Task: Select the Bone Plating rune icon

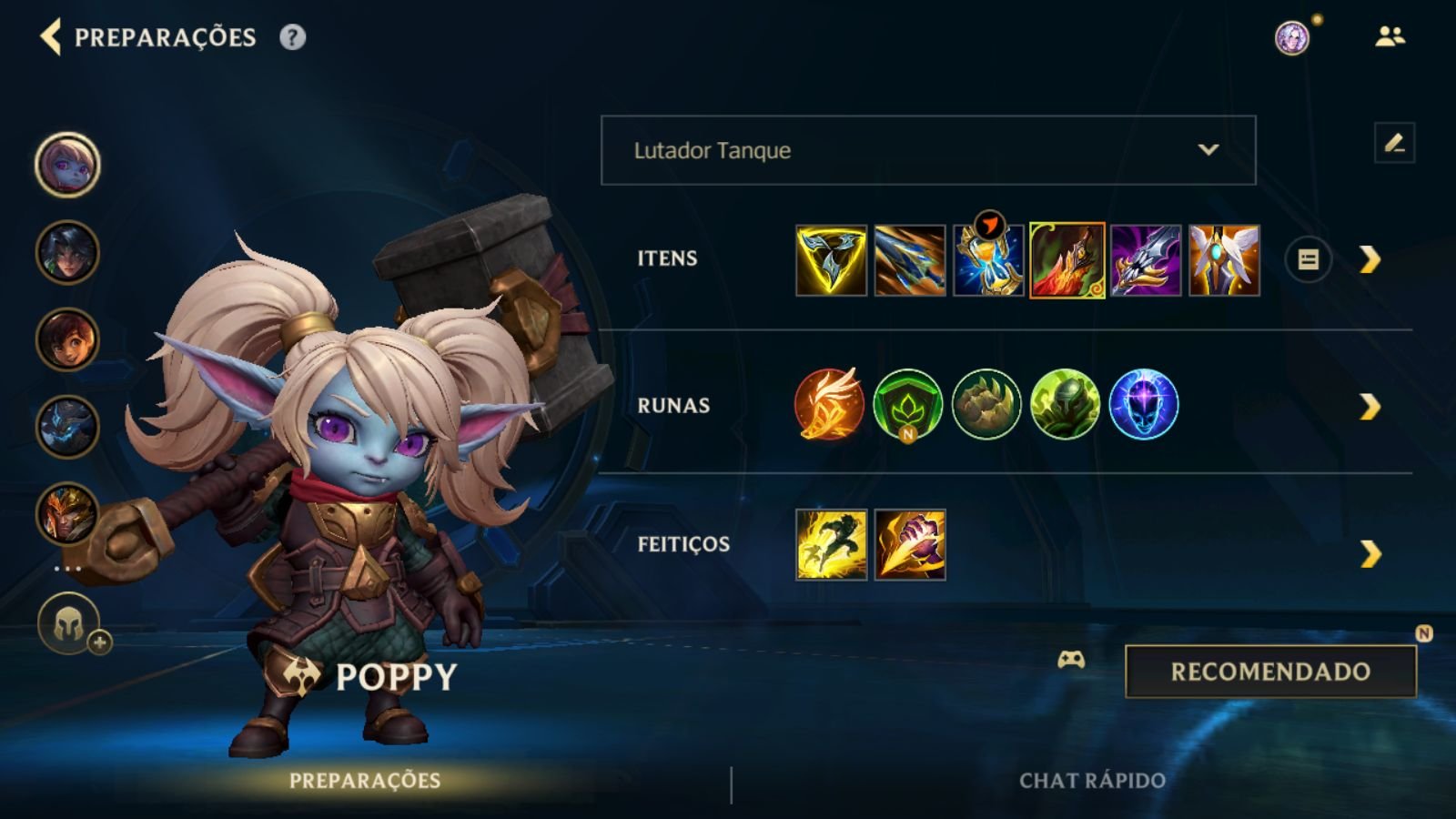Action: (x=986, y=407)
